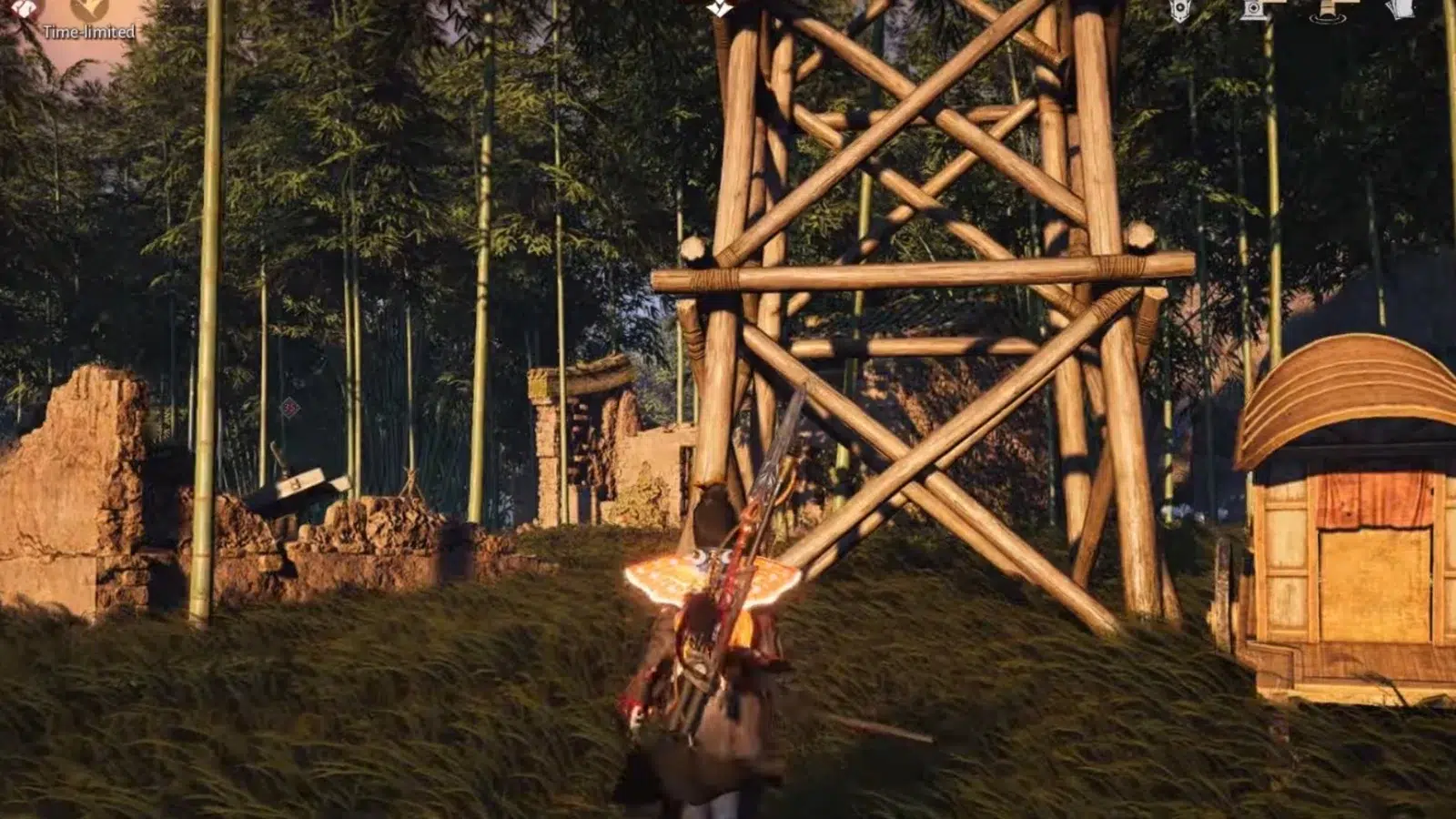Image resolution: width=1456 pixels, height=819 pixels.
Task: Open the stacked cards icon
Action: [1400, 8]
